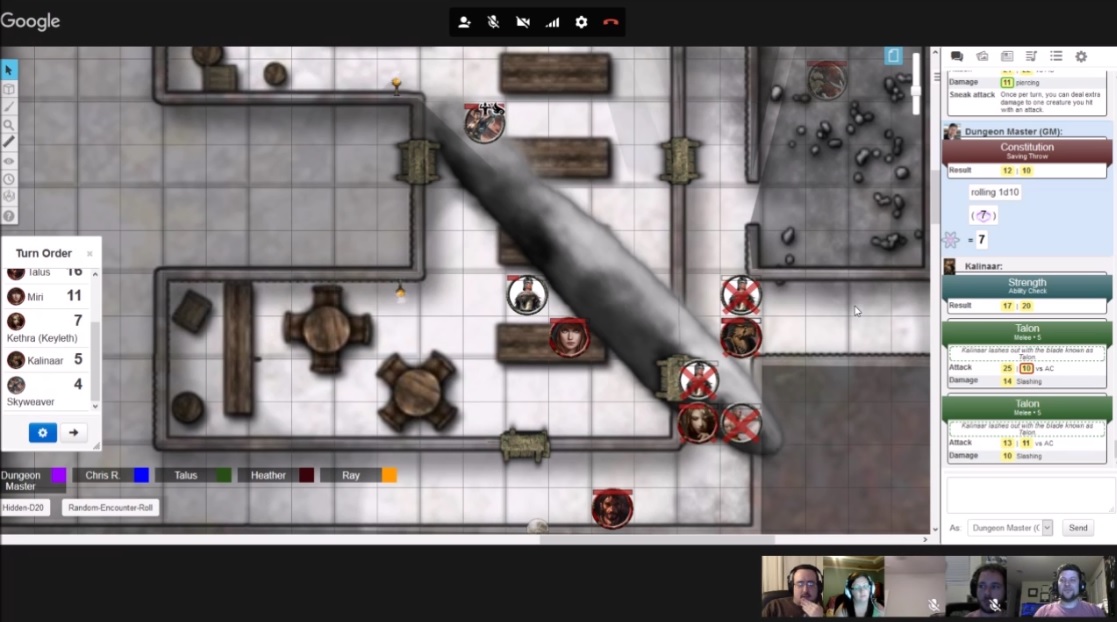The image size is (1117, 622).
Task: Open the speaking-as character dropdown
Action: (1011, 527)
